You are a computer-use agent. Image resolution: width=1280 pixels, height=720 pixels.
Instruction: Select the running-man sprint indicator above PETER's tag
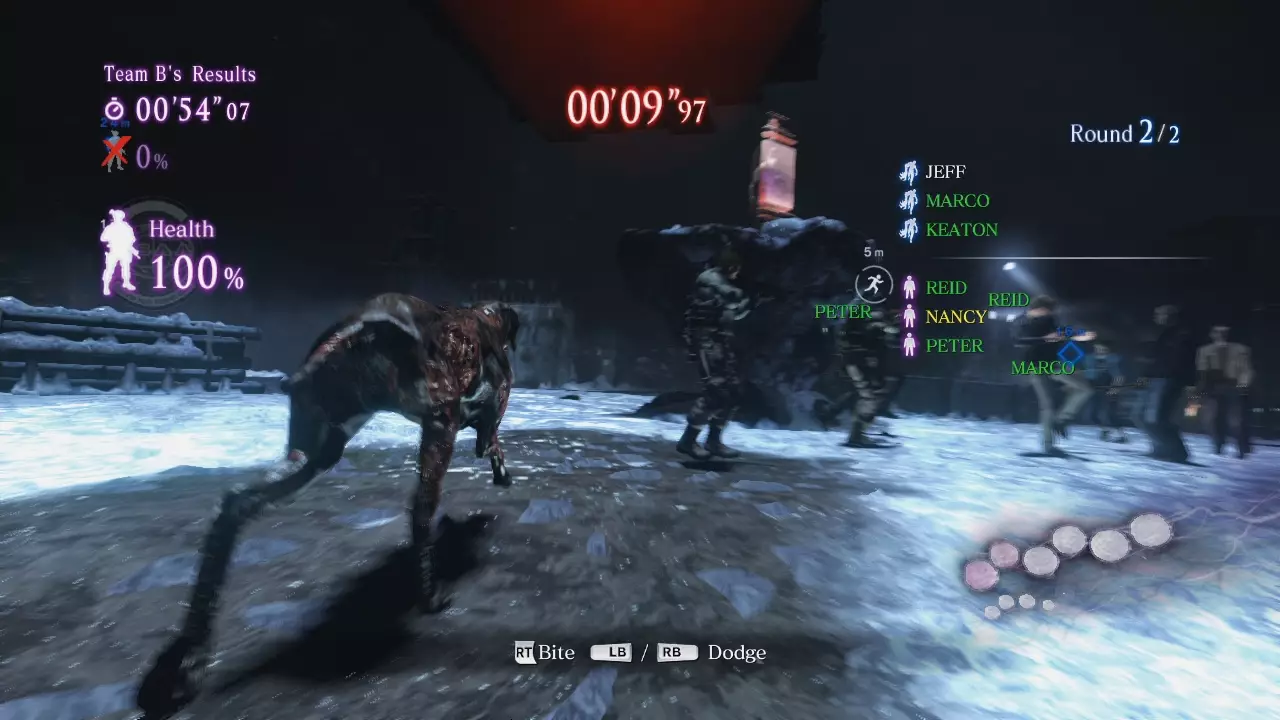pos(873,284)
